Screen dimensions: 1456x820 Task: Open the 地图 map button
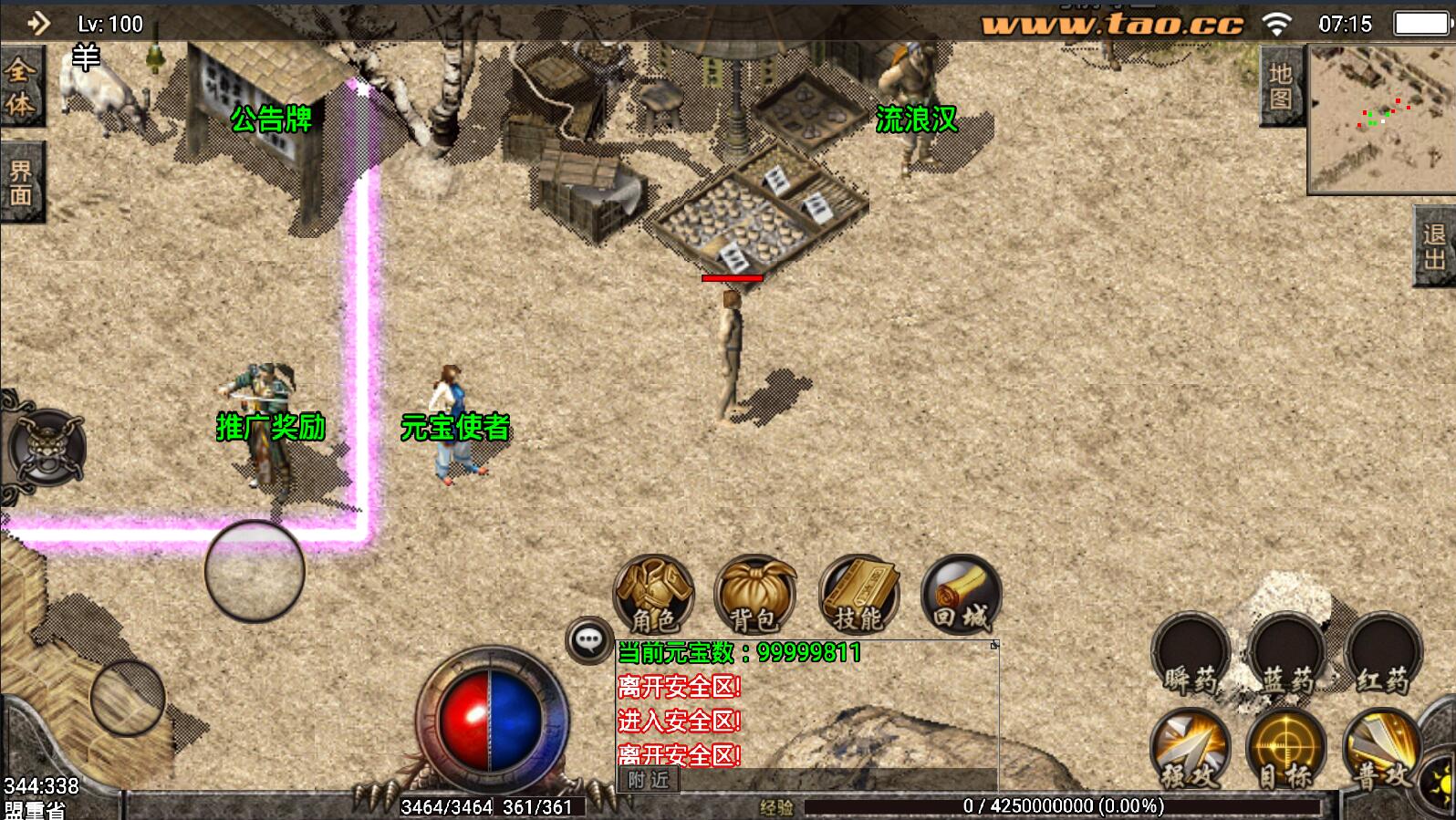(1281, 87)
